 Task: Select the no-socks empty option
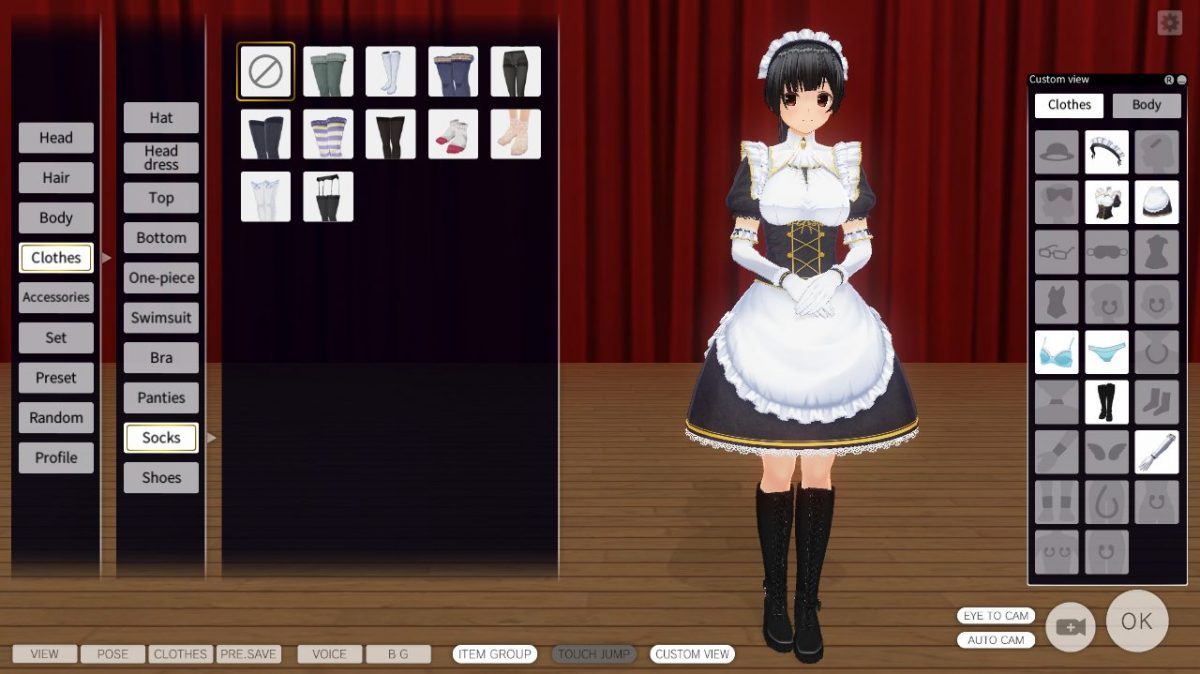coord(266,72)
